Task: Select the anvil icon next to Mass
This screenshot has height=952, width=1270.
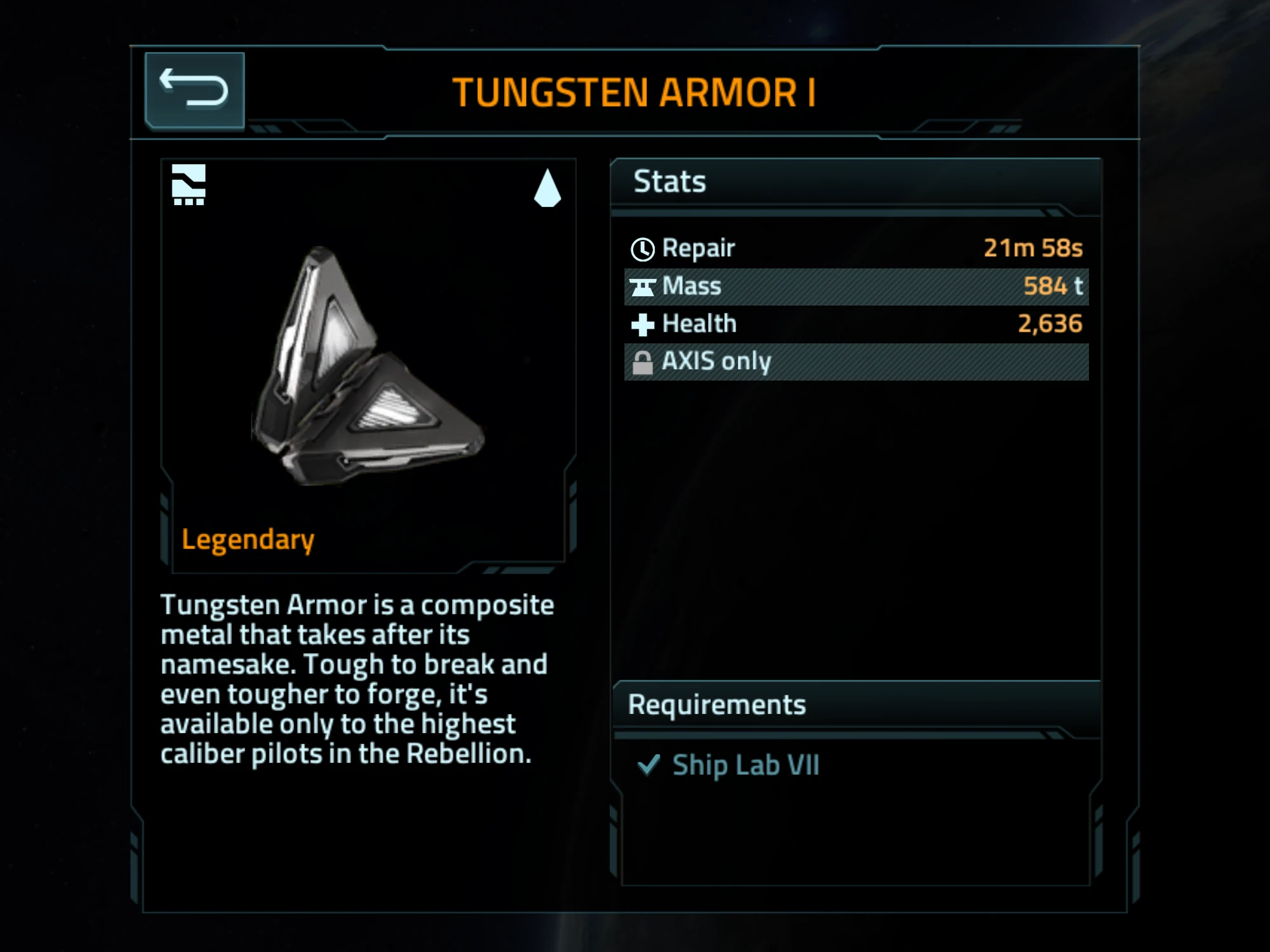Action: 643,286
